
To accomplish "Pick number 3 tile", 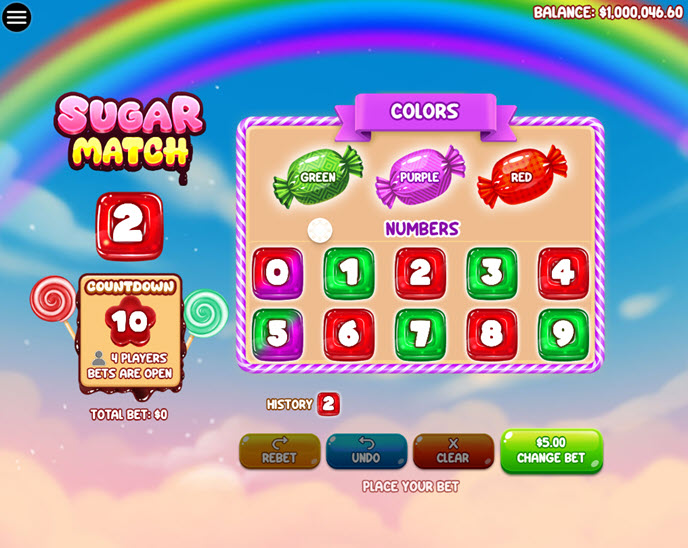I will (492, 273).
